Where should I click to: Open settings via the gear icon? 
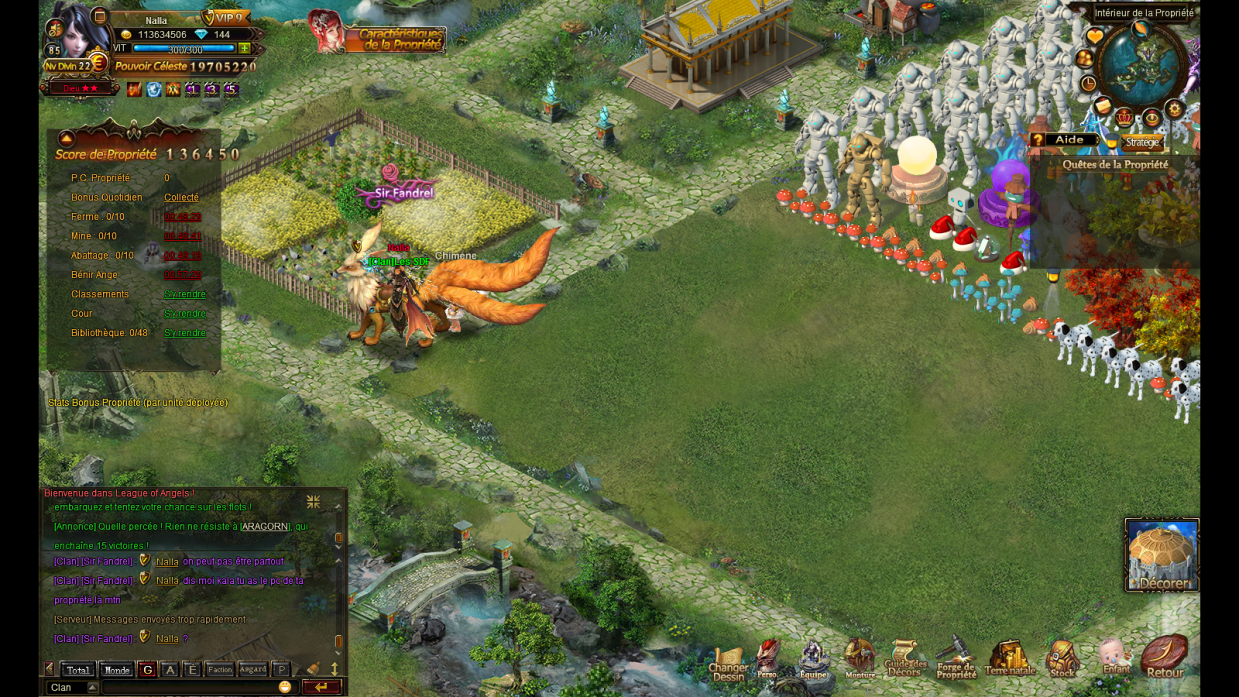pos(1175,111)
